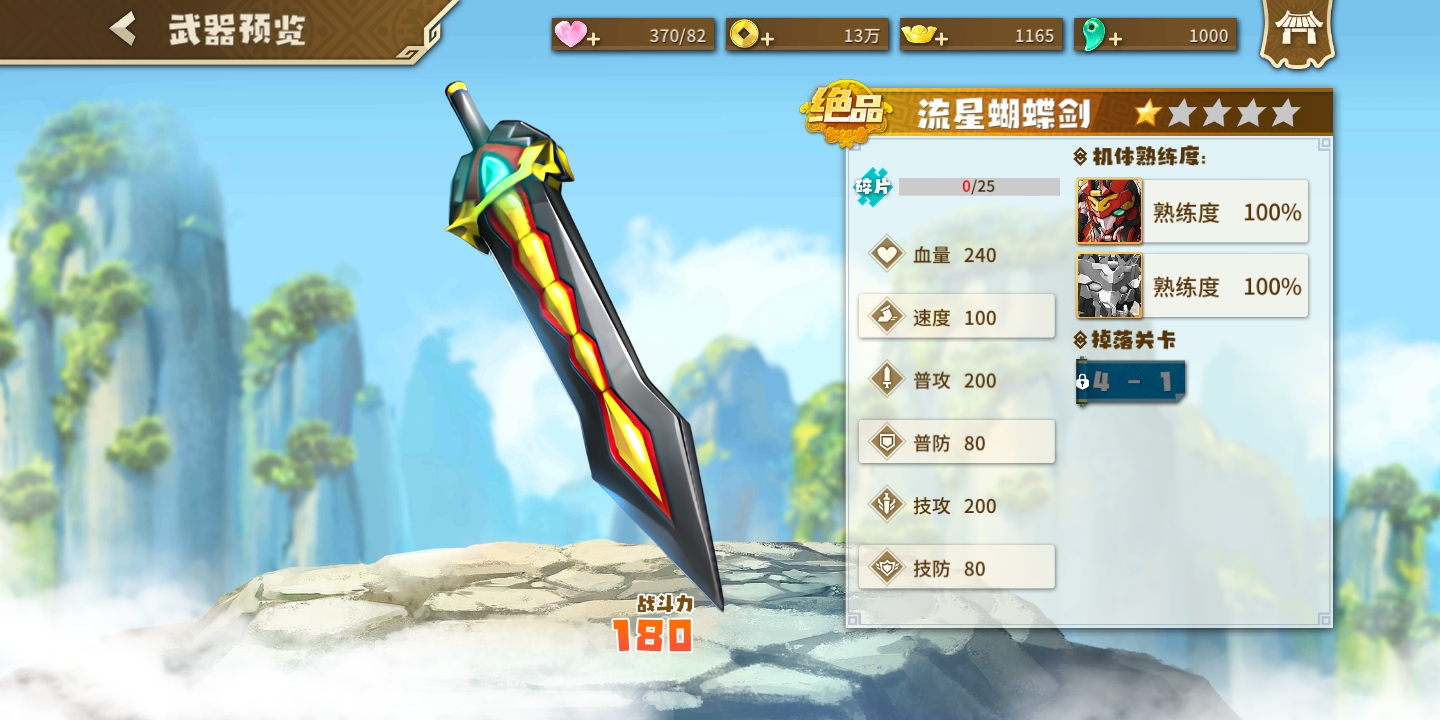Screen dimensions: 1440x720
Task: Go back from the 武器预览 screen
Action: (x=123, y=29)
